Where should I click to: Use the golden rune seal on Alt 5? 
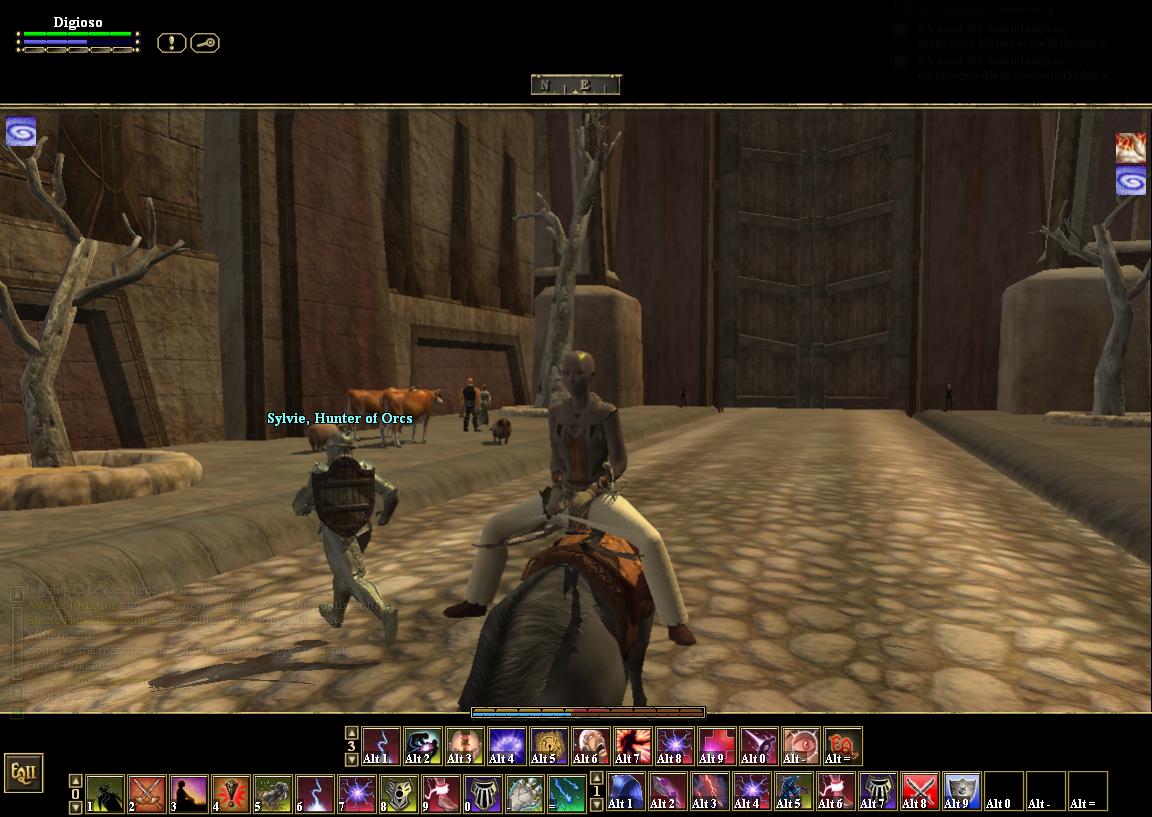tap(549, 746)
